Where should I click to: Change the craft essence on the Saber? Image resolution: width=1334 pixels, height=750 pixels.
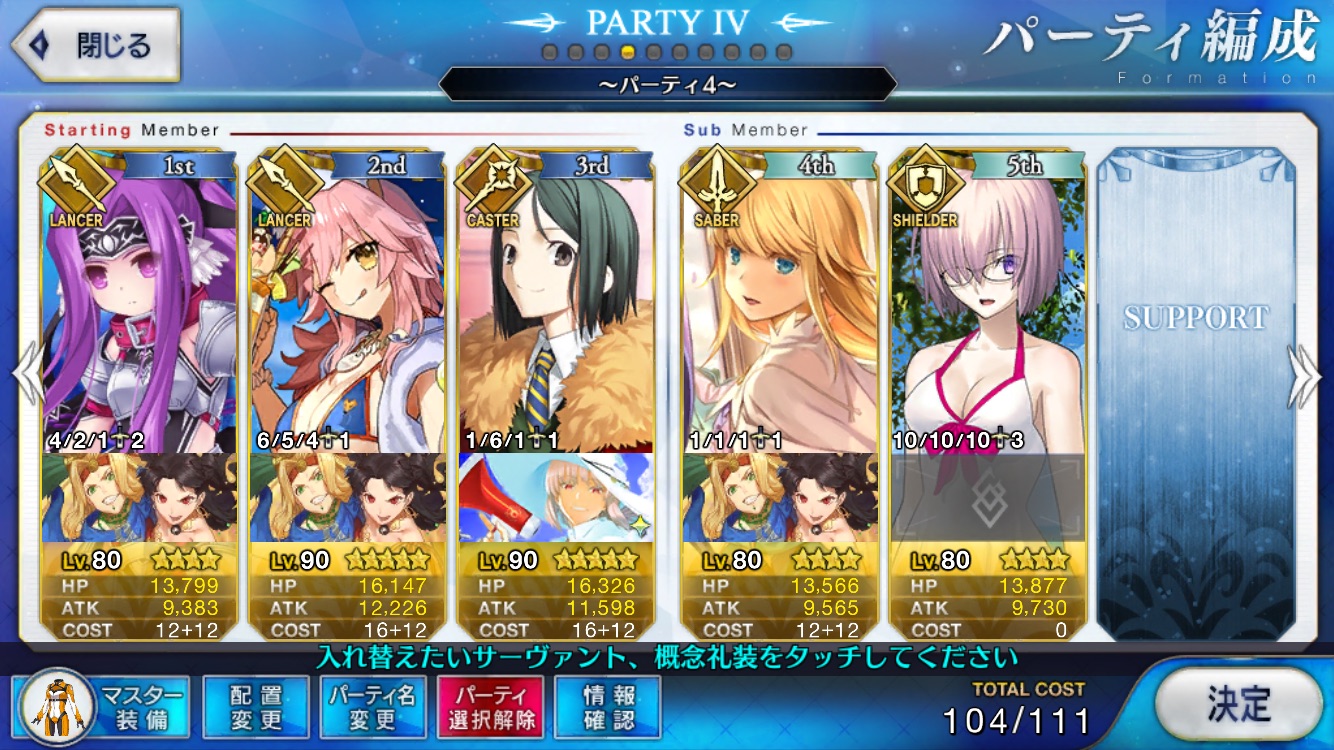click(779, 497)
